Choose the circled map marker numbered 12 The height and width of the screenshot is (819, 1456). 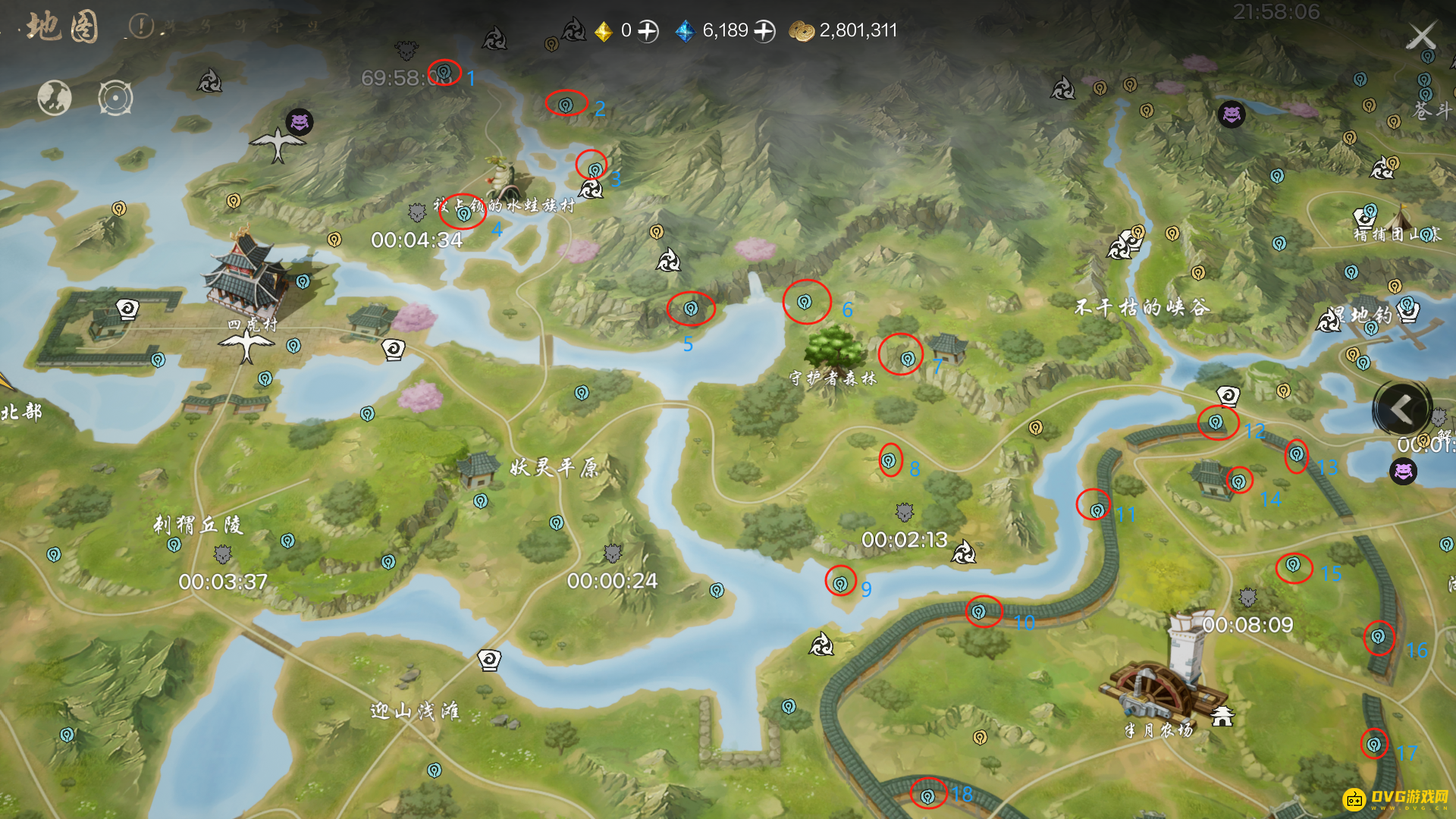1216,422
